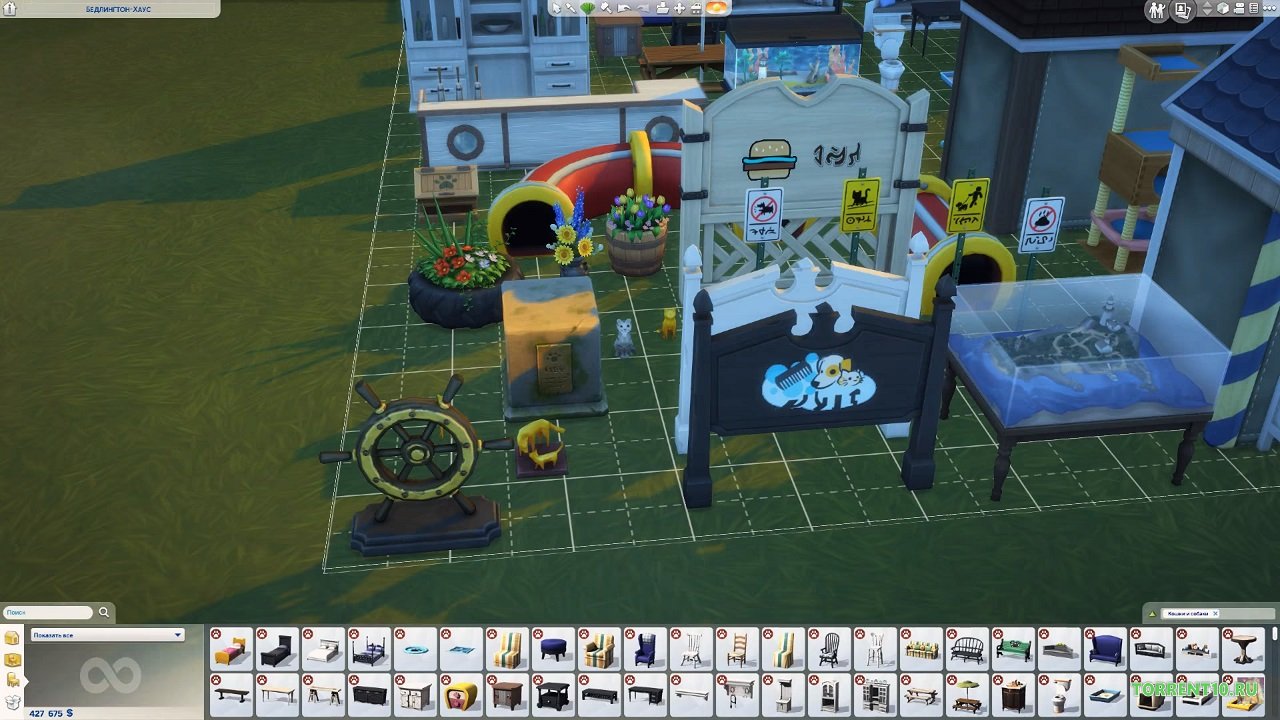The width and height of the screenshot is (1280, 720).
Task: Remove the "Кошки и собаки" filter tag
Action: 1216,613
